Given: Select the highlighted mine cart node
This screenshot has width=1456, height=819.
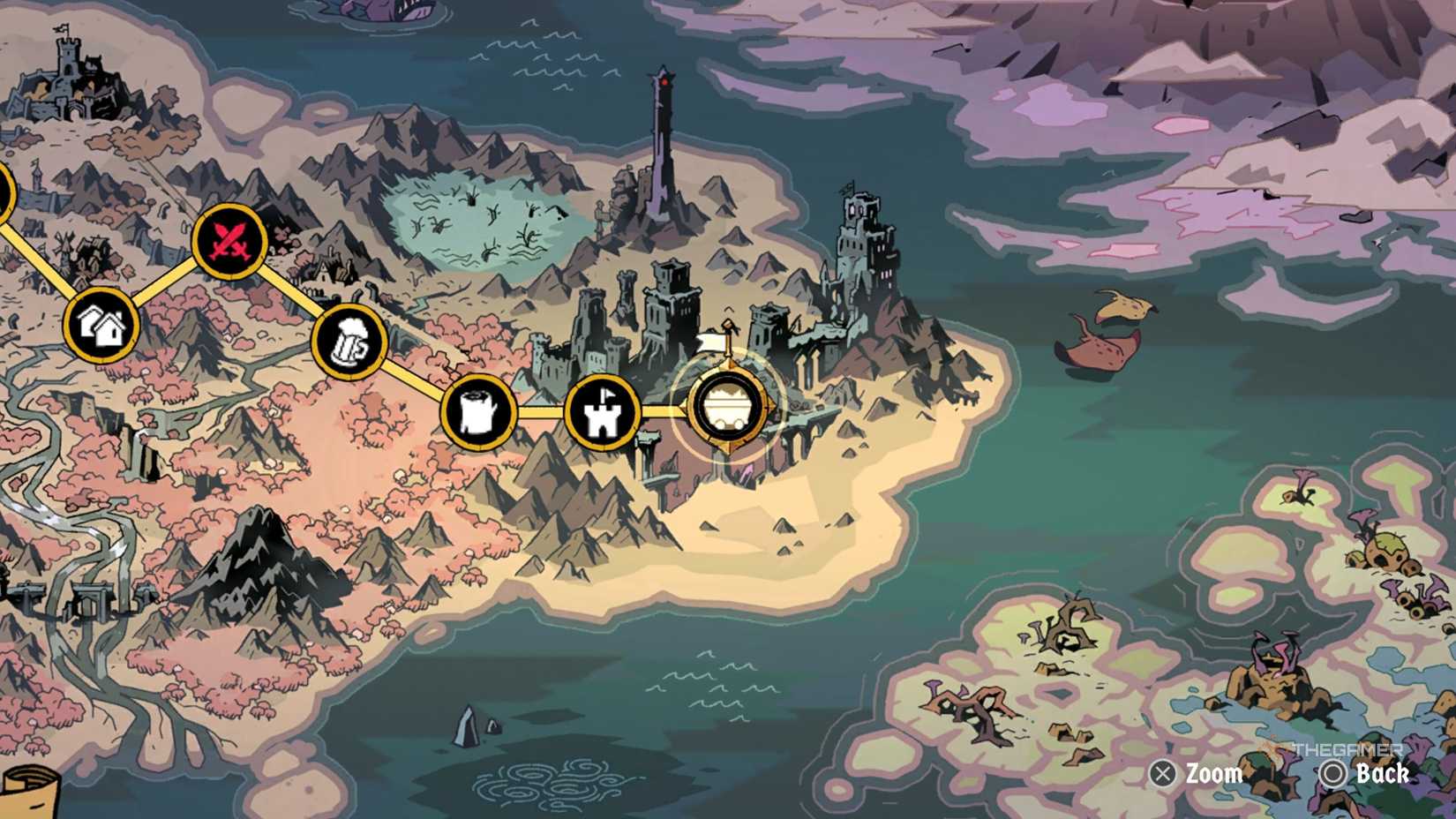Looking at the screenshot, I should (729, 408).
